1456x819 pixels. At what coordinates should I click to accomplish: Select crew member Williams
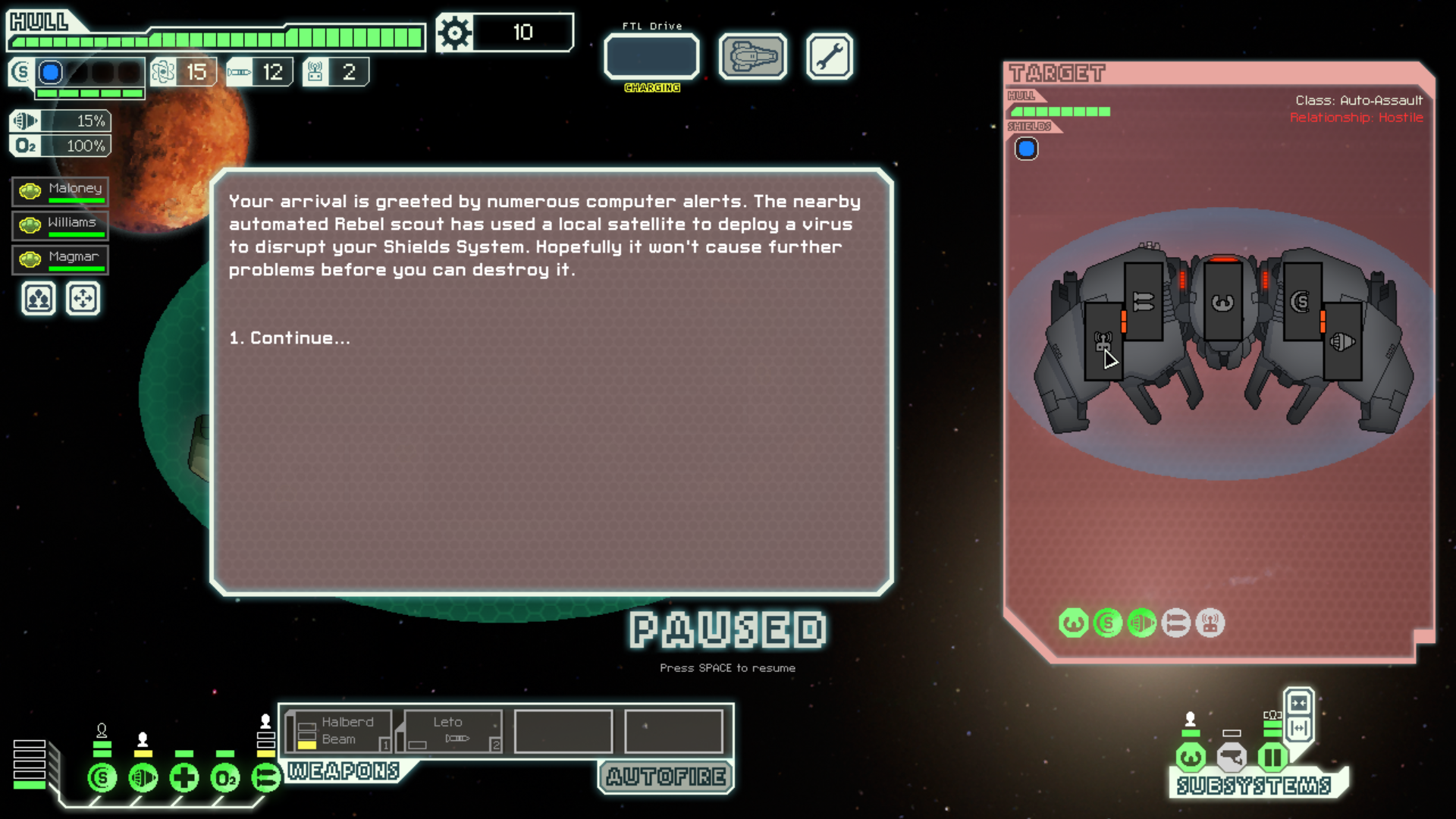tap(61, 225)
